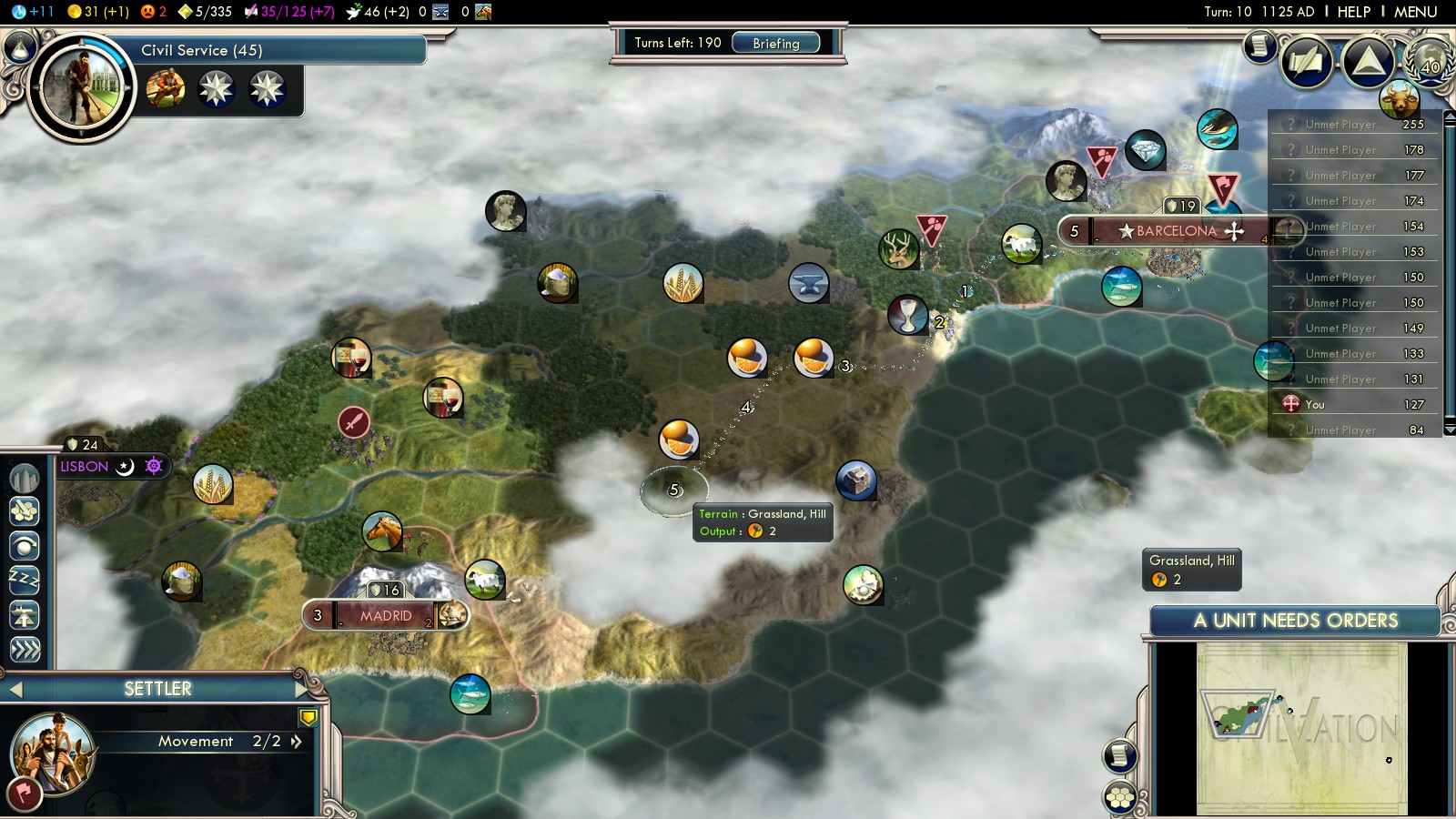Screen dimensions: 1456x819
Task: Cycle to the previous unit arrow
Action: click(15, 690)
